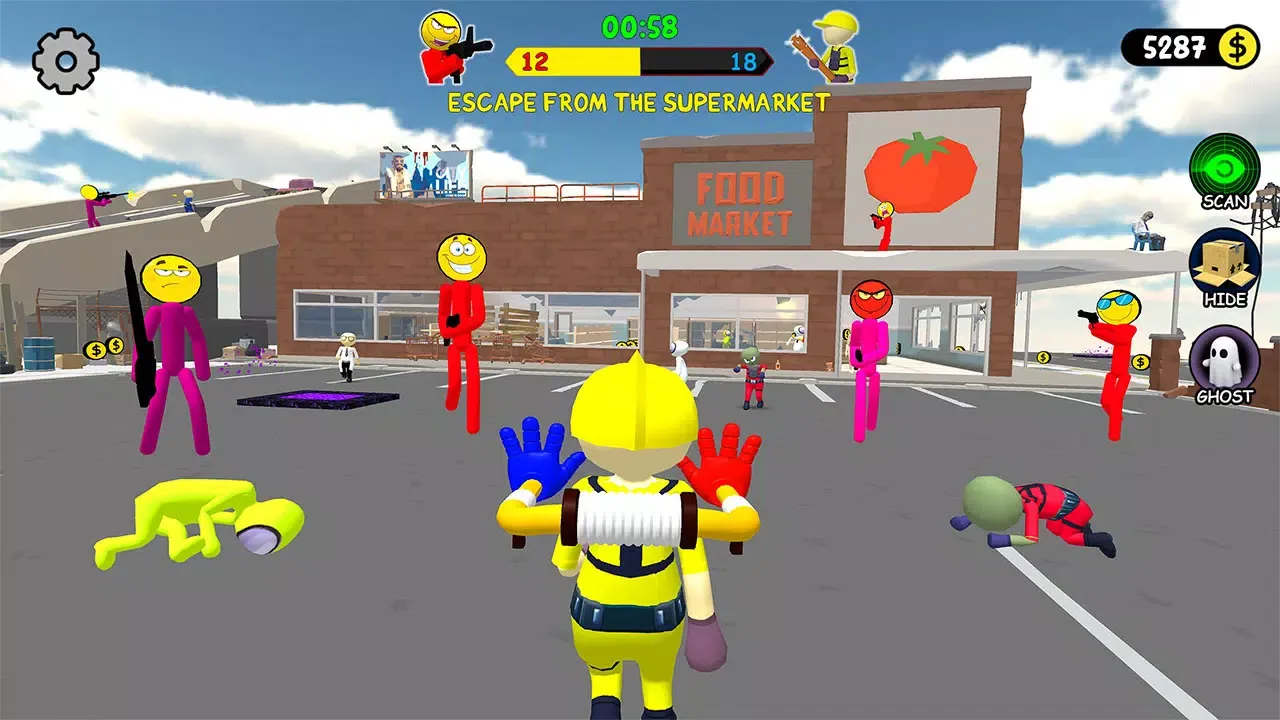
Task: Trigger the Ghost ability
Action: point(1224,360)
